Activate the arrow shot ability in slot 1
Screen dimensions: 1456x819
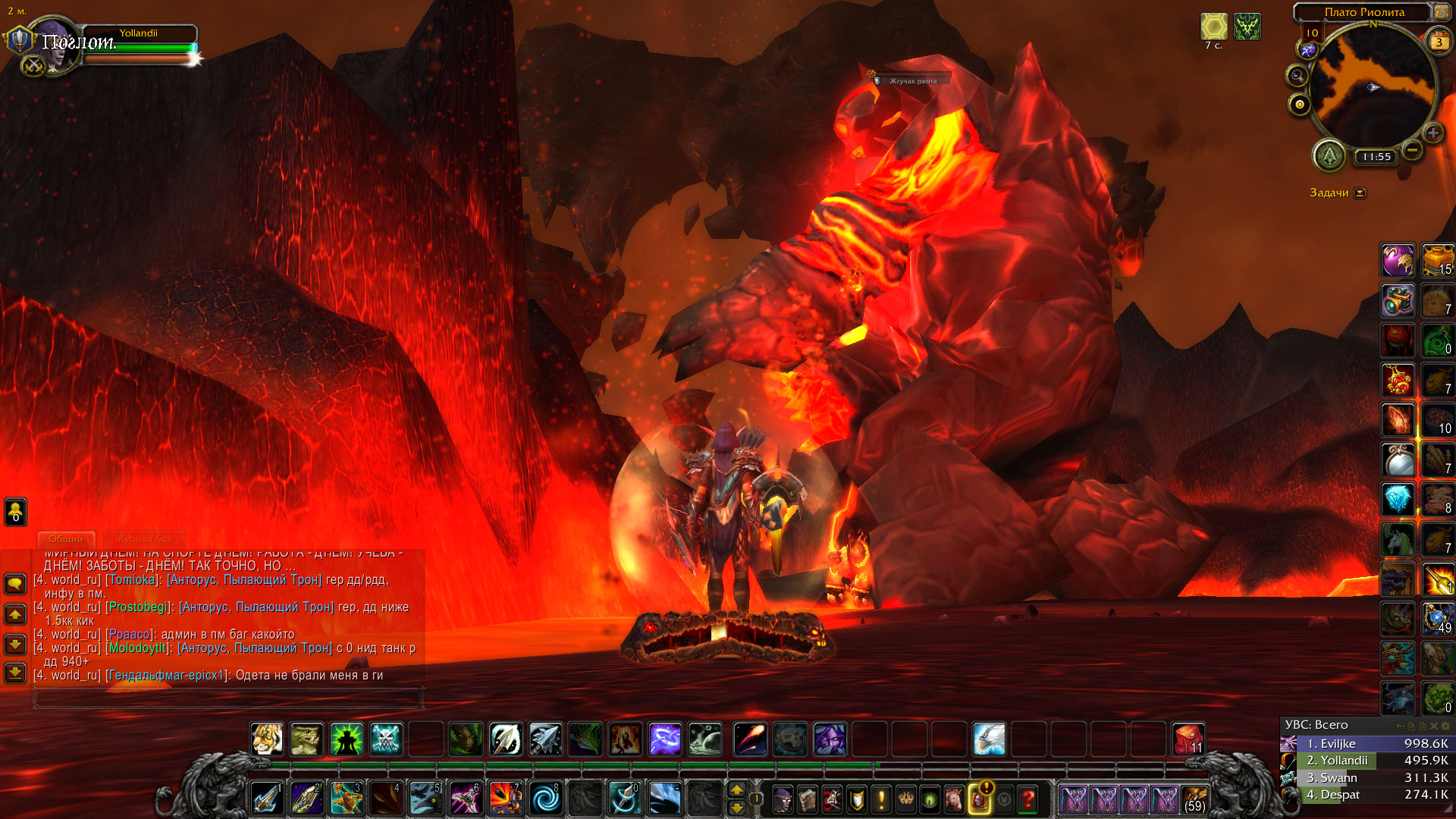[267, 799]
